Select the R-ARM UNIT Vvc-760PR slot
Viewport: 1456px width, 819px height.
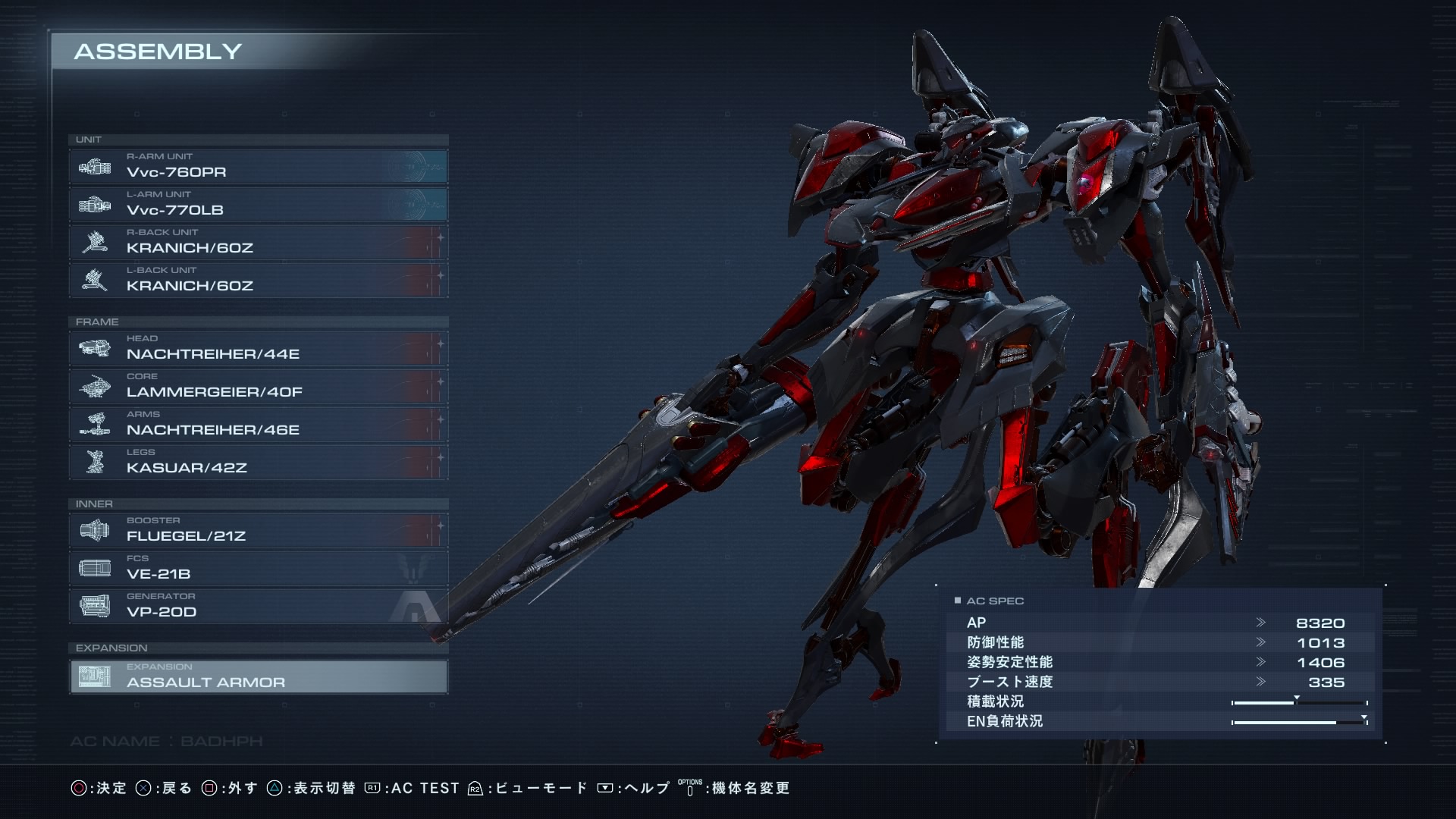(x=258, y=166)
